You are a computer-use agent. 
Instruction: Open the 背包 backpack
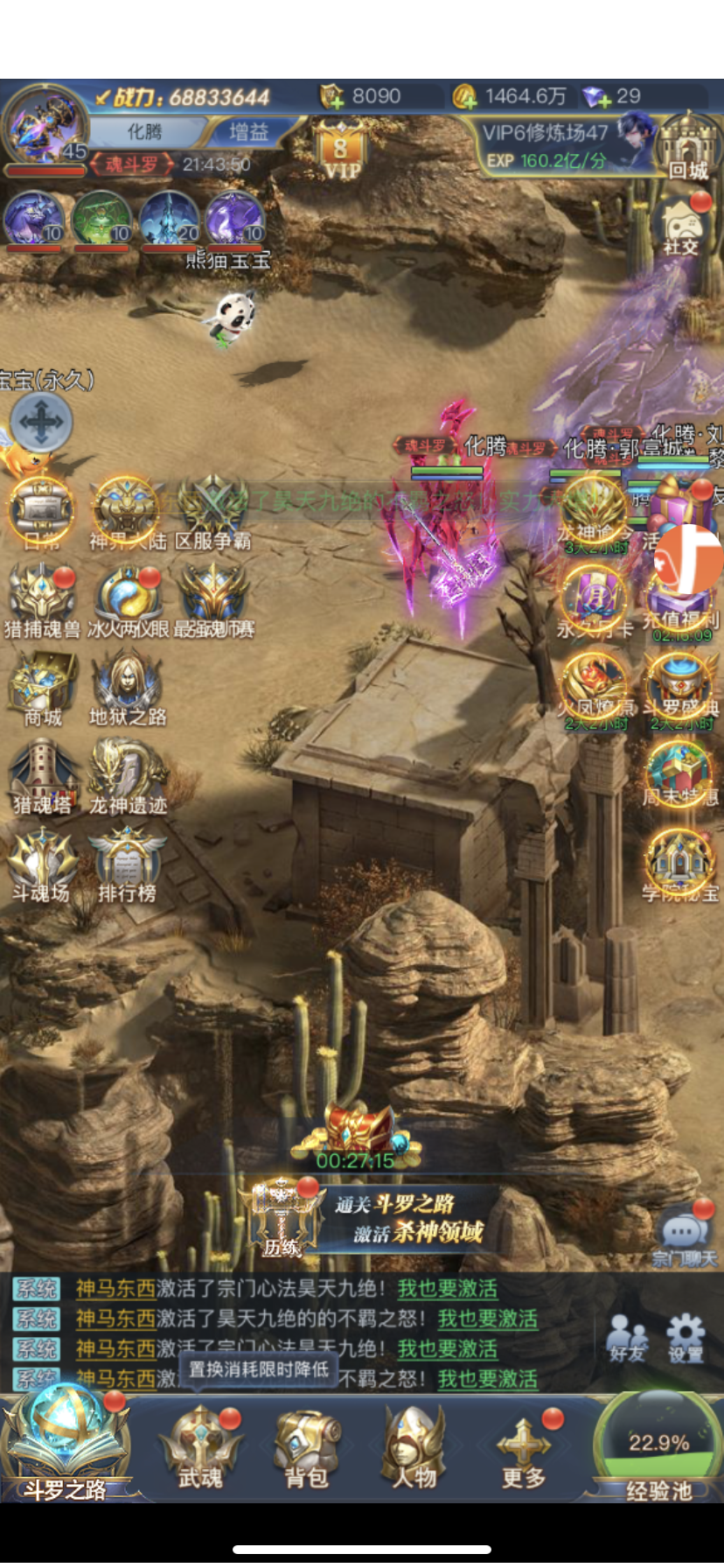point(306,1448)
